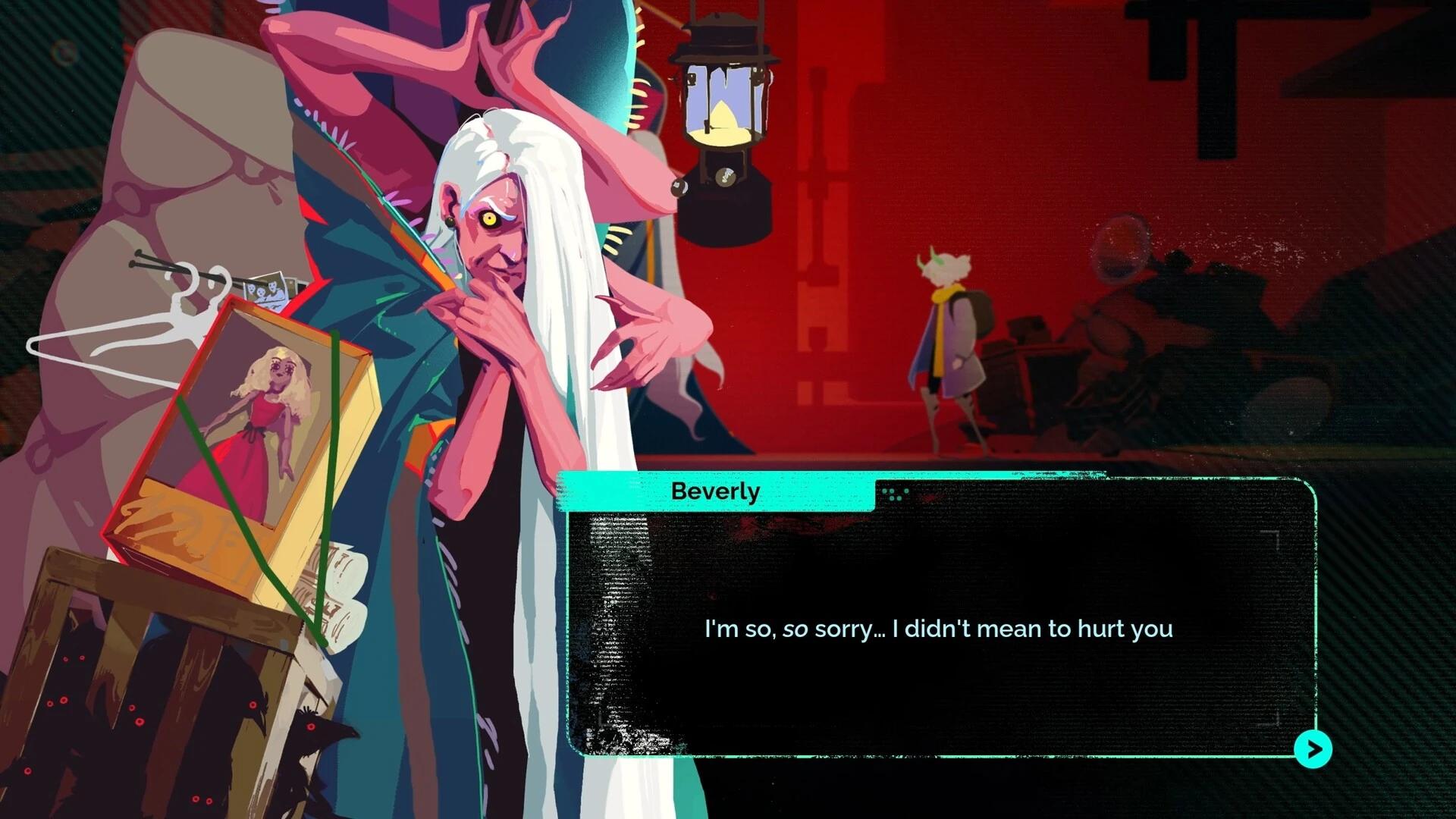Viewport: 1456px width, 819px height.
Task: Advance the dialogue with the arrow button
Action: tap(1313, 749)
